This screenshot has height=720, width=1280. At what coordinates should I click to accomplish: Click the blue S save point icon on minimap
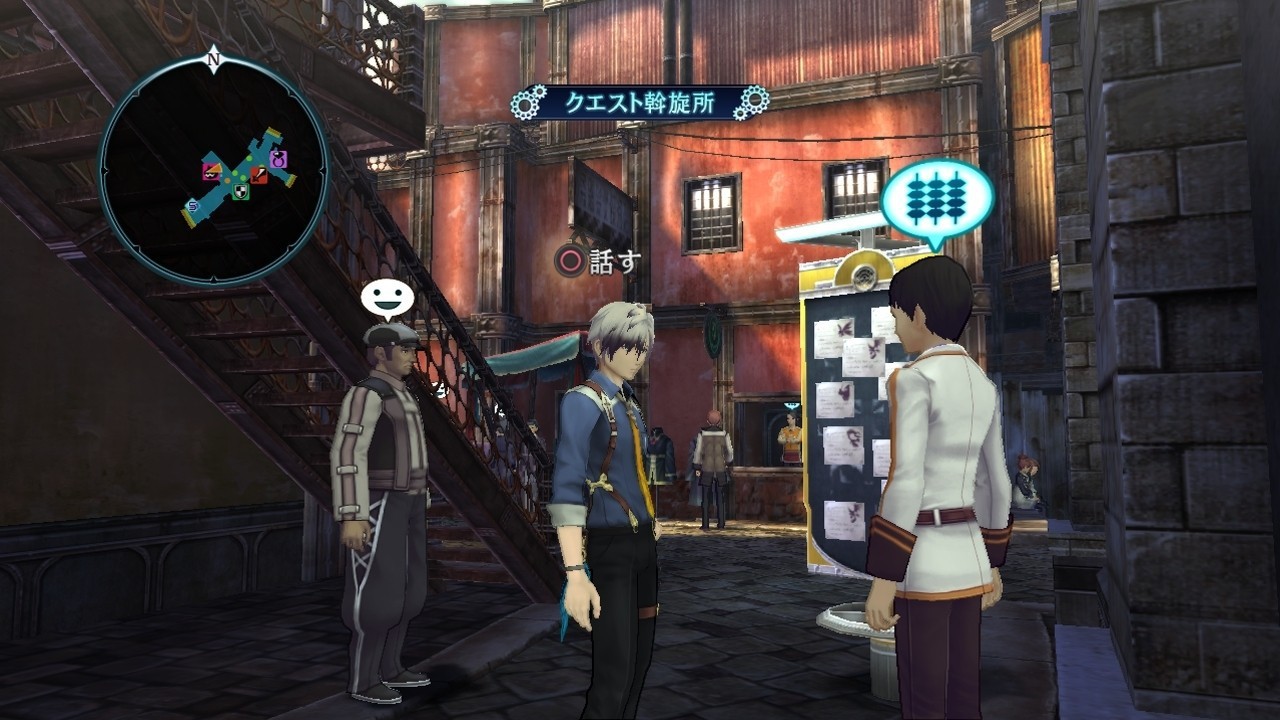pyautogui.click(x=191, y=206)
